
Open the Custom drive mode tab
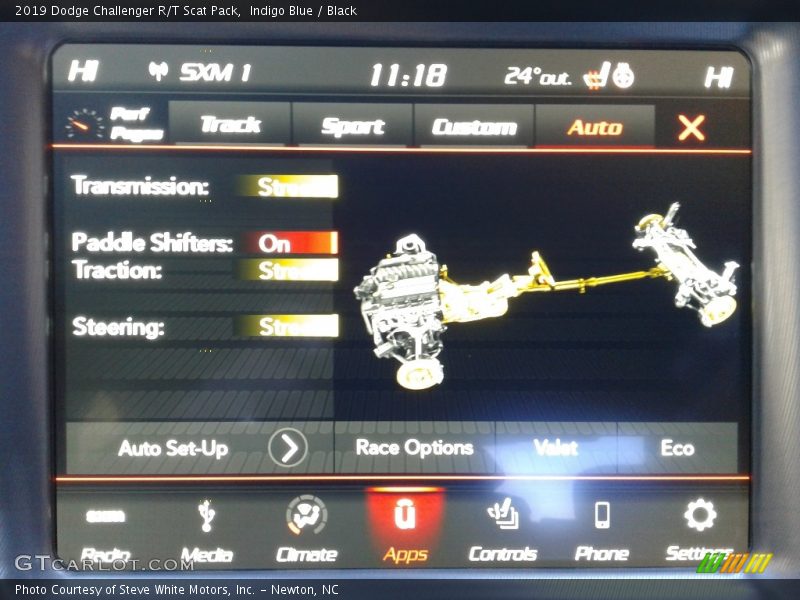pos(474,127)
